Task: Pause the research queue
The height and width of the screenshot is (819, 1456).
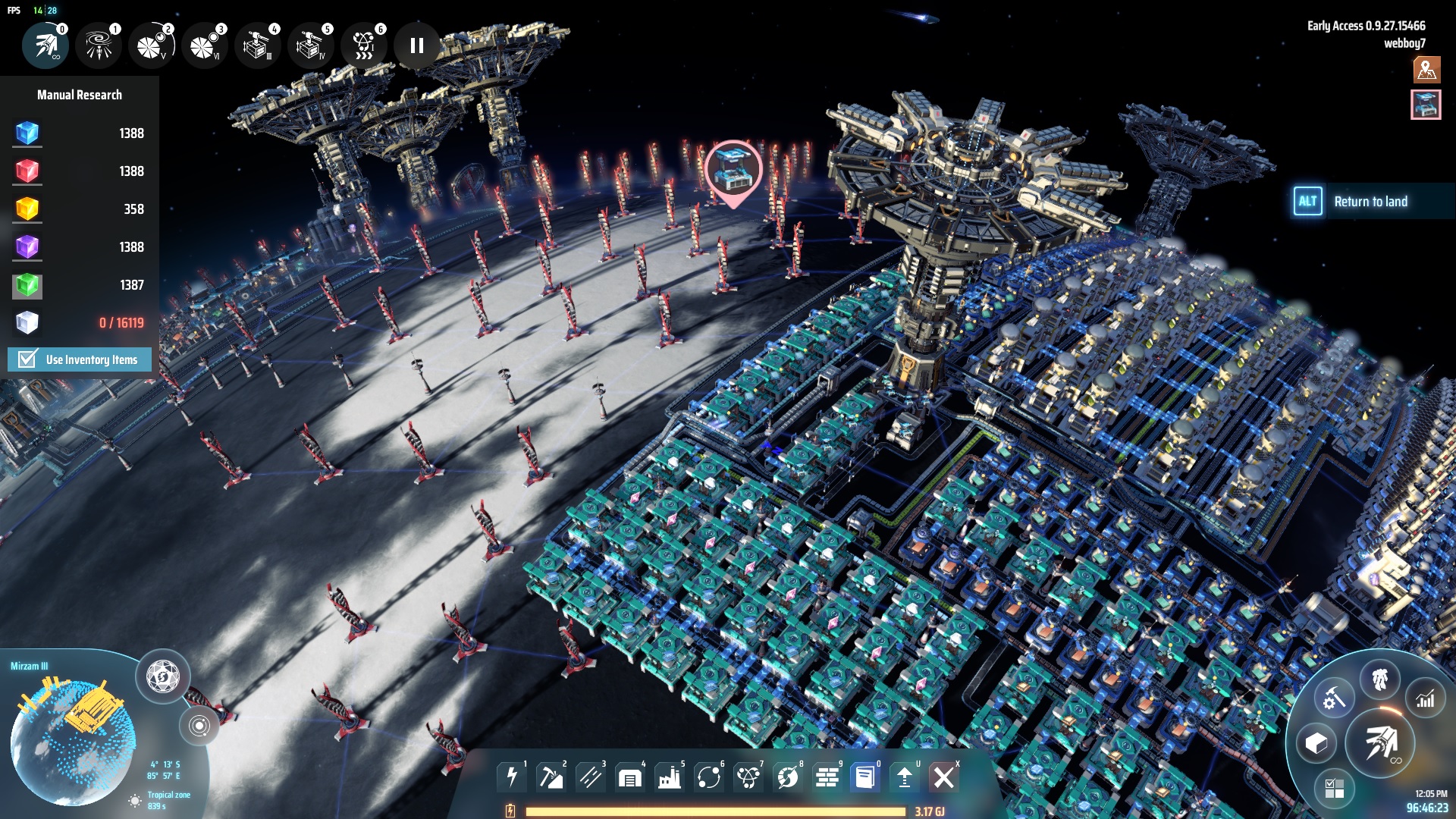Action: (x=416, y=45)
